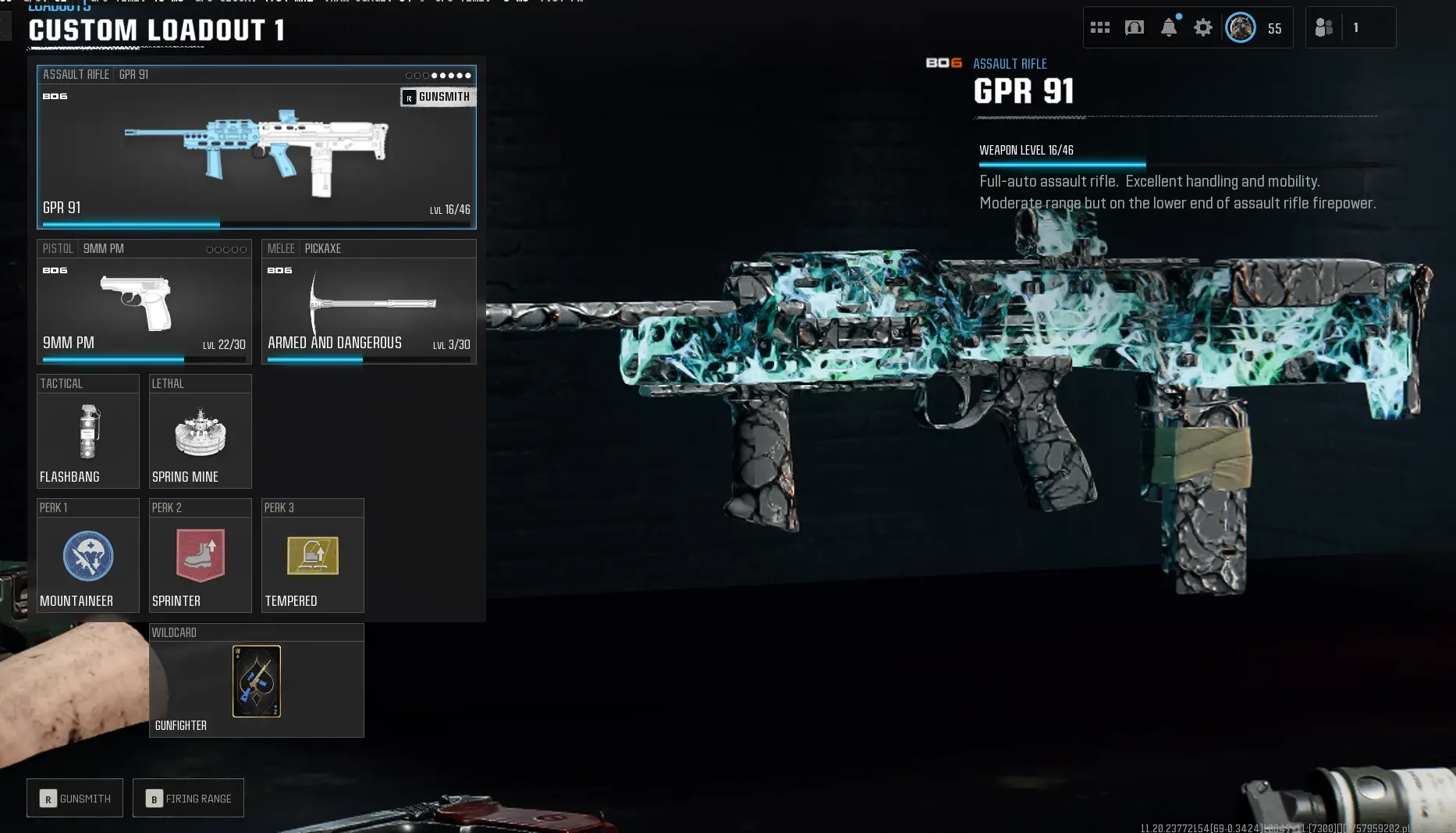Select the Mountaineer perk 1 slot
The height and width of the screenshot is (833, 1456).
click(88, 556)
